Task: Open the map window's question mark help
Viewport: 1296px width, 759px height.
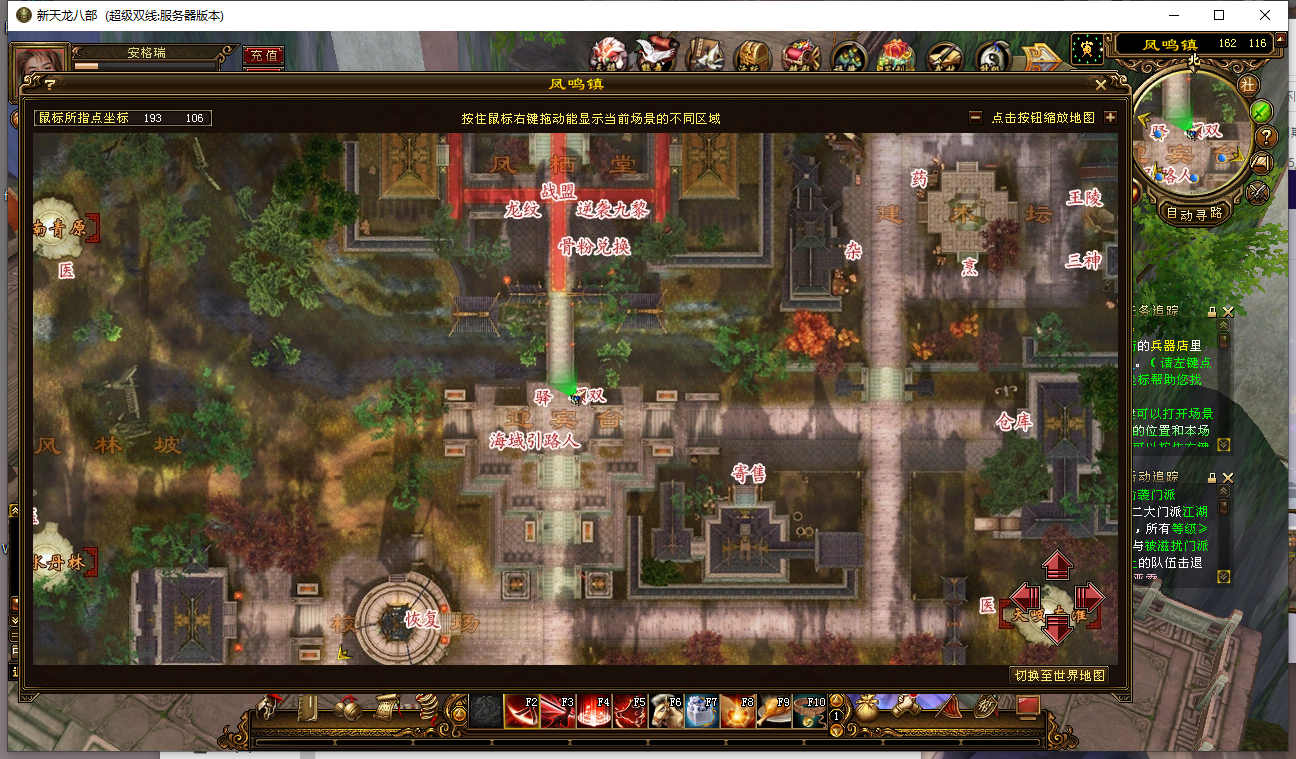Action: point(49,85)
